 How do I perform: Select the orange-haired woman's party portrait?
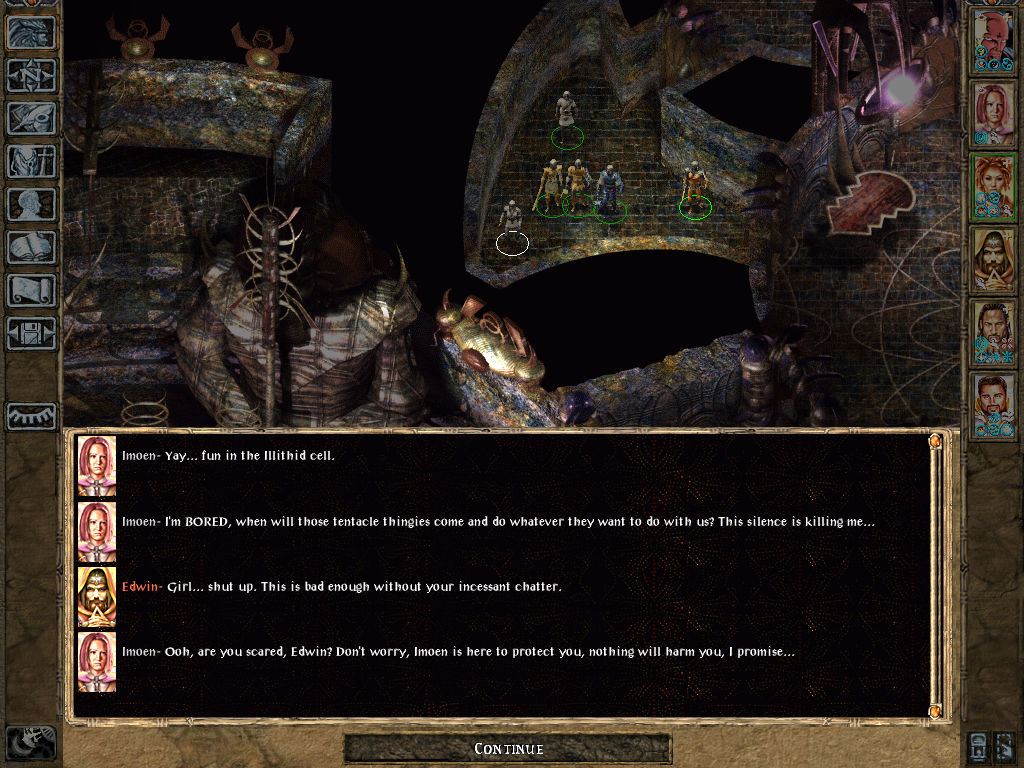pos(994,187)
